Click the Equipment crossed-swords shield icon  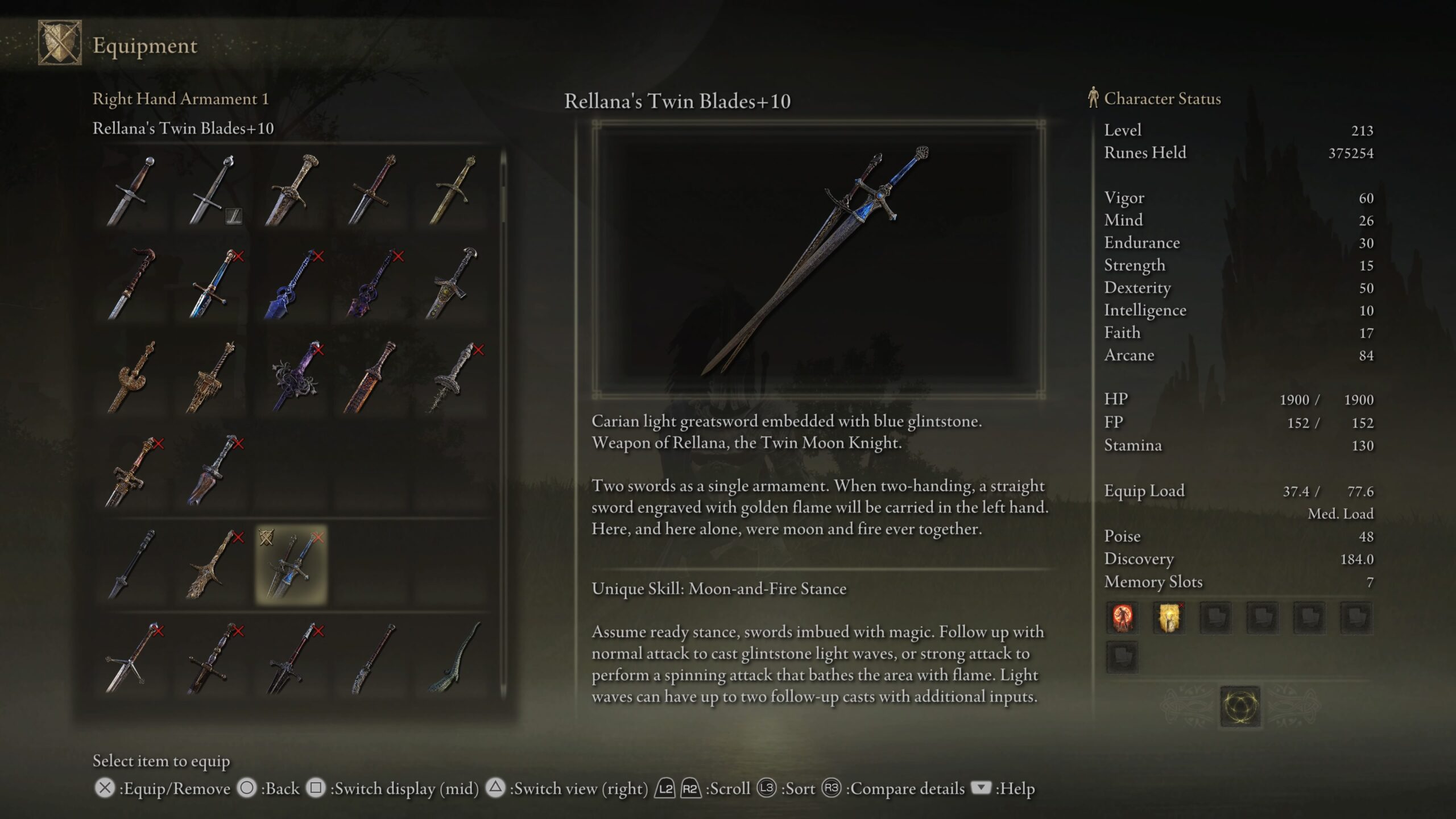(x=60, y=43)
